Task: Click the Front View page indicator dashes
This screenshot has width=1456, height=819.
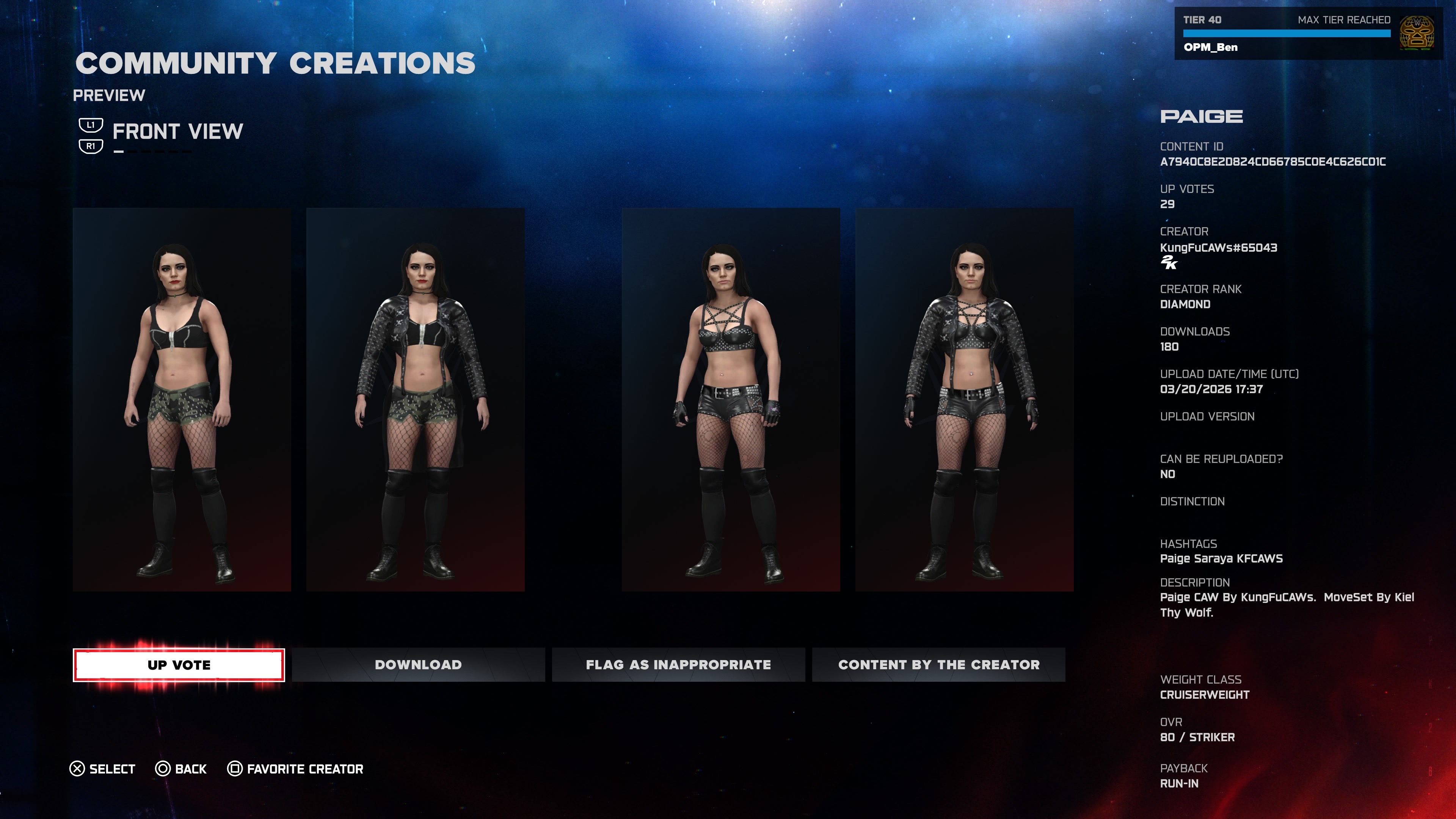Action: 152,151
